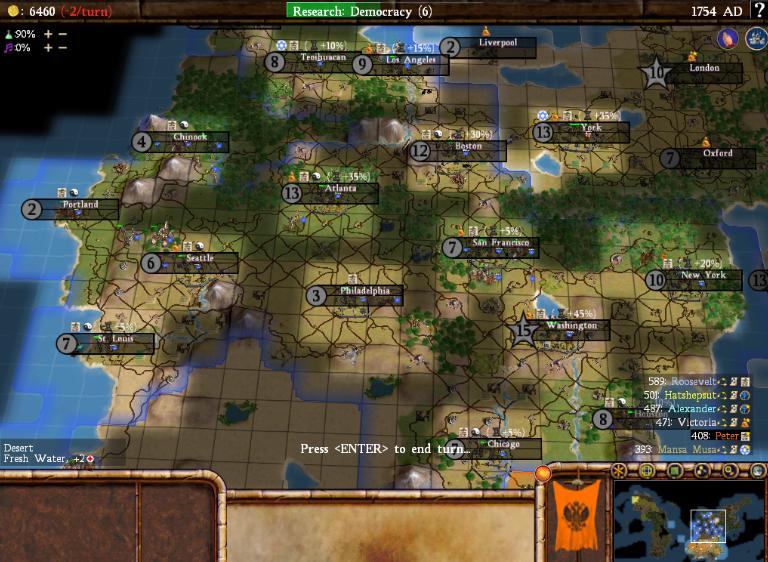Image resolution: width=768 pixels, height=562 pixels.
Task: Lower the culture rate with the minus button
Action: click(x=63, y=48)
